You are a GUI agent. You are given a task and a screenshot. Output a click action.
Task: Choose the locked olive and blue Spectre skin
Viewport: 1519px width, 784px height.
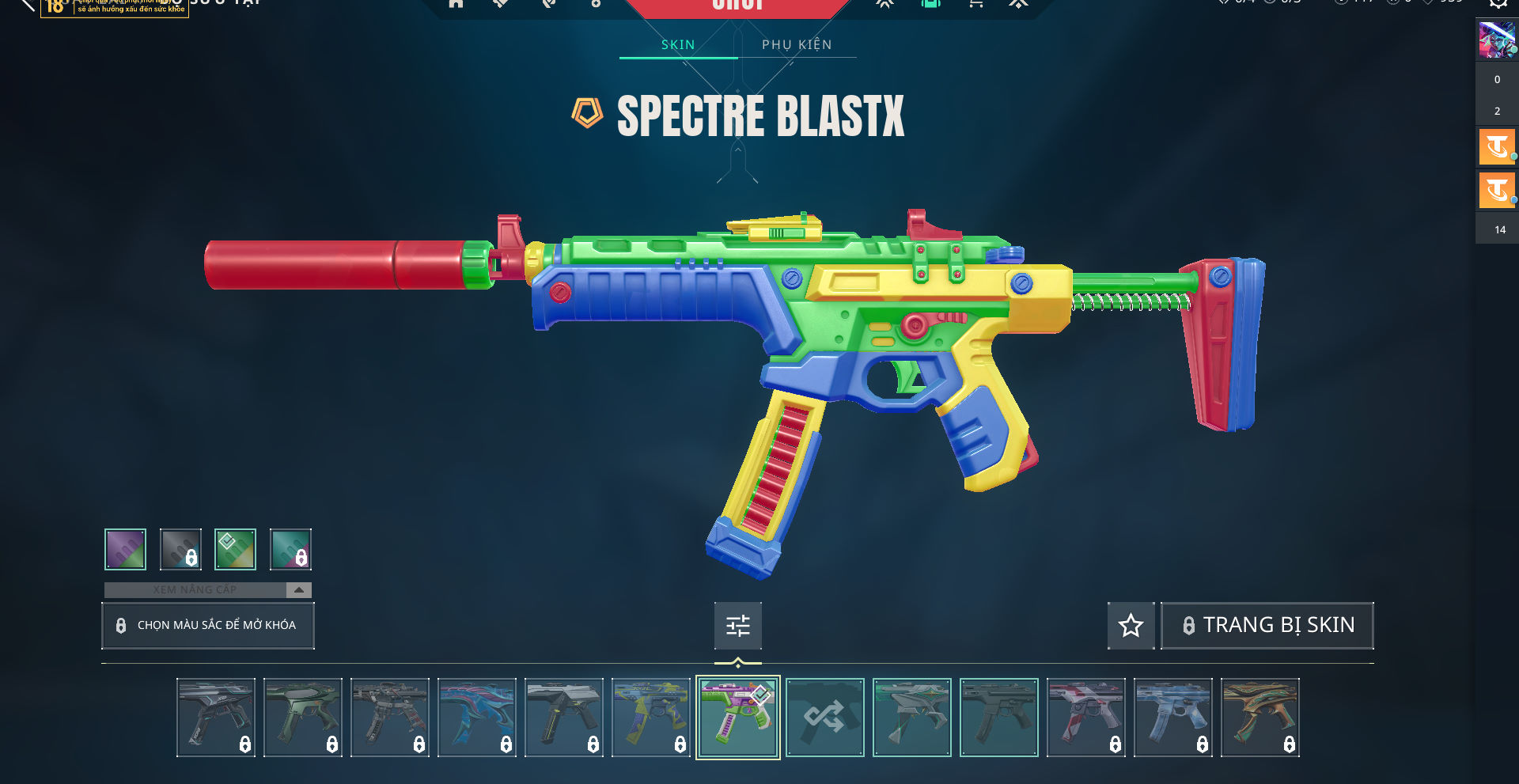[x=650, y=718]
